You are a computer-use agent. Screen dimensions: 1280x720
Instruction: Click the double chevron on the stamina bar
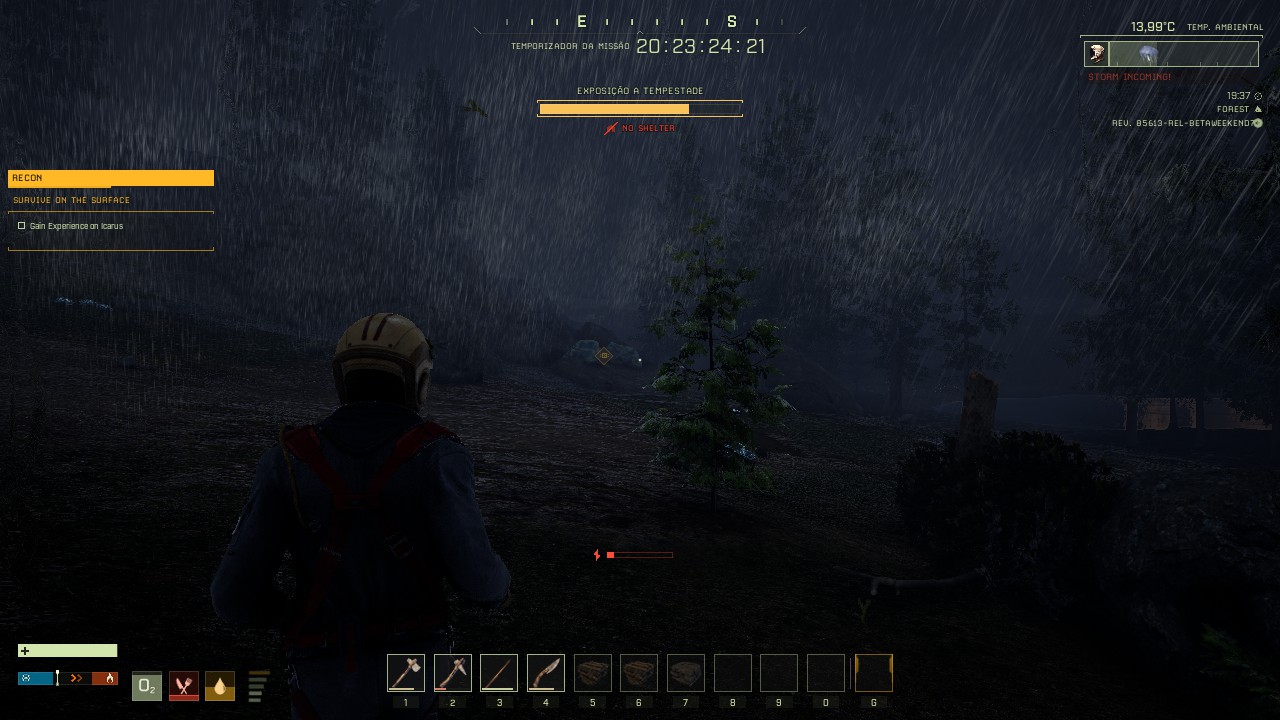tap(76, 678)
